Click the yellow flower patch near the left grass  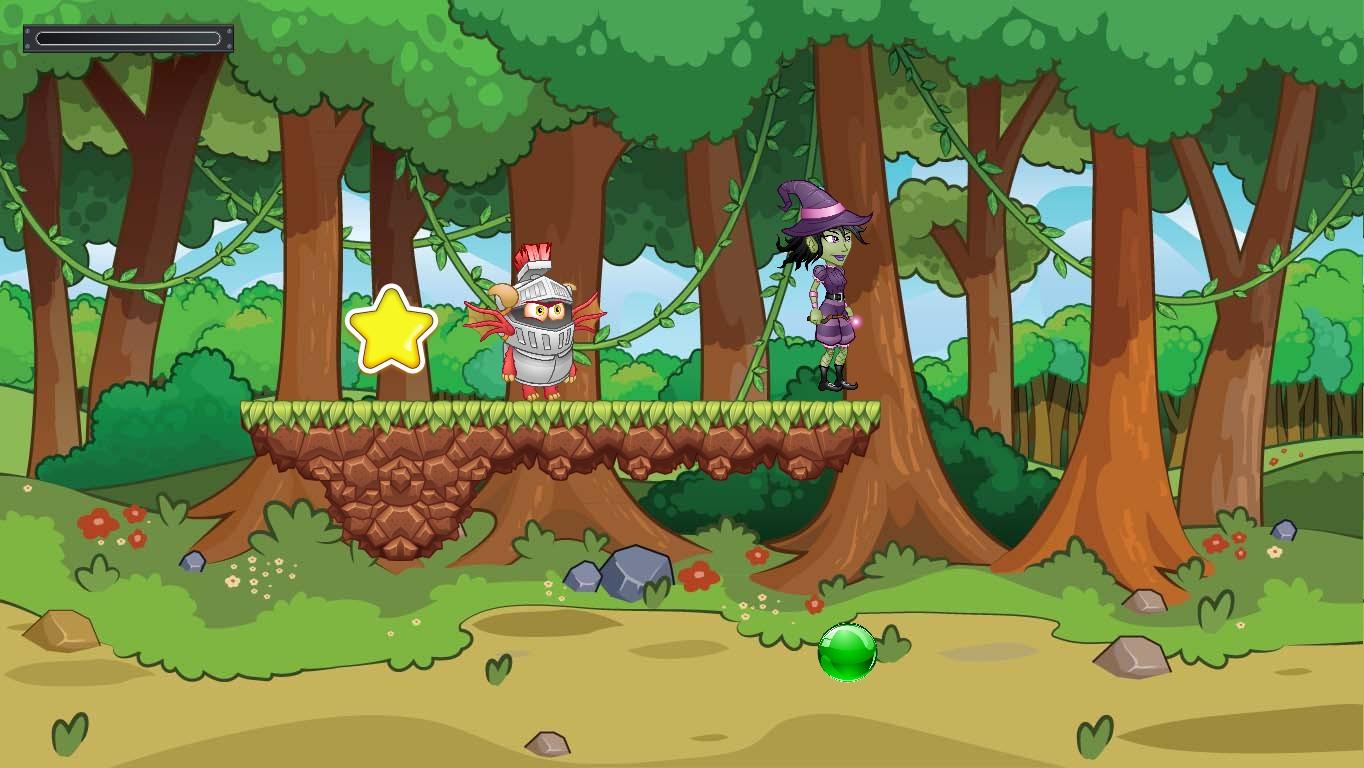pos(258,575)
